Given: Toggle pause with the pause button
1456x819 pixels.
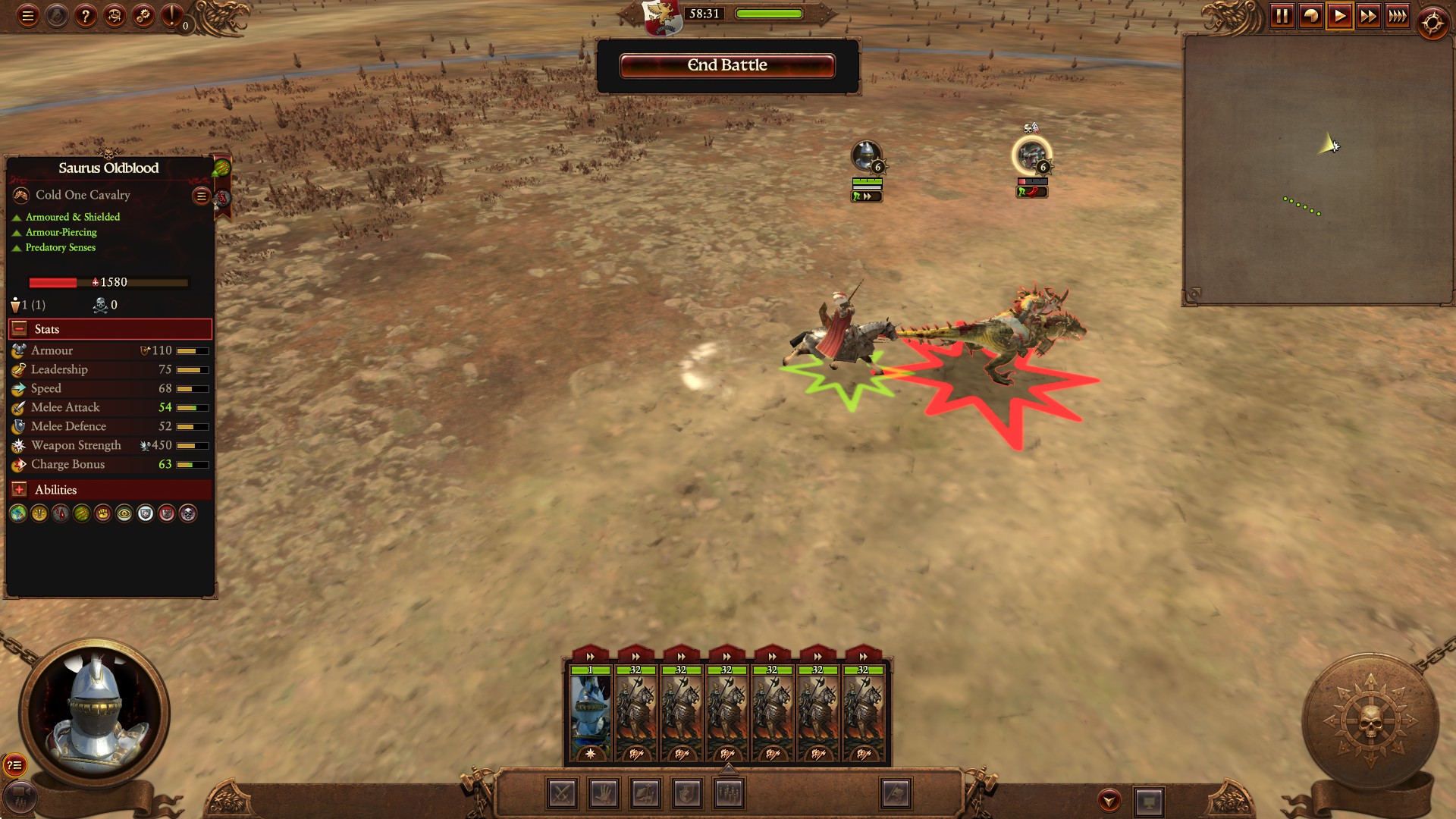Looking at the screenshot, I should click(1283, 15).
